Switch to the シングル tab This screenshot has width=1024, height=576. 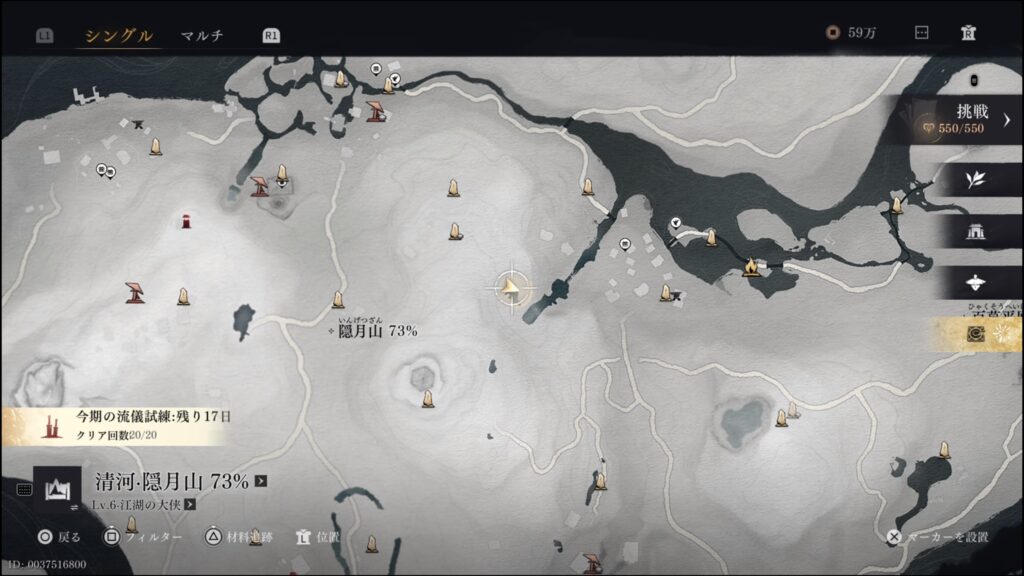pos(118,36)
